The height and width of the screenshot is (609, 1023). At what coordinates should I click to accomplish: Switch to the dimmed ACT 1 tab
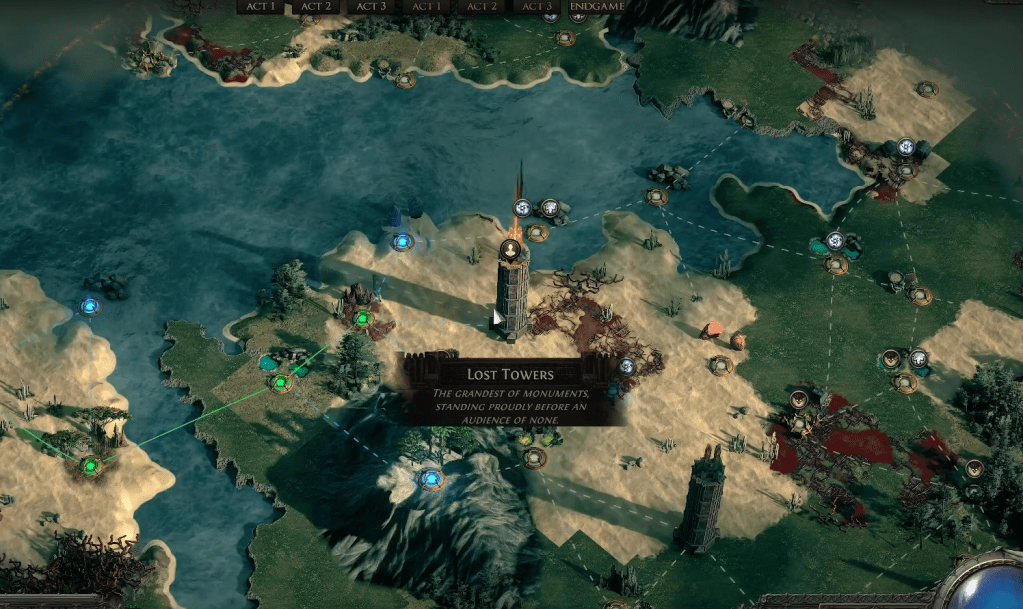(427, 6)
